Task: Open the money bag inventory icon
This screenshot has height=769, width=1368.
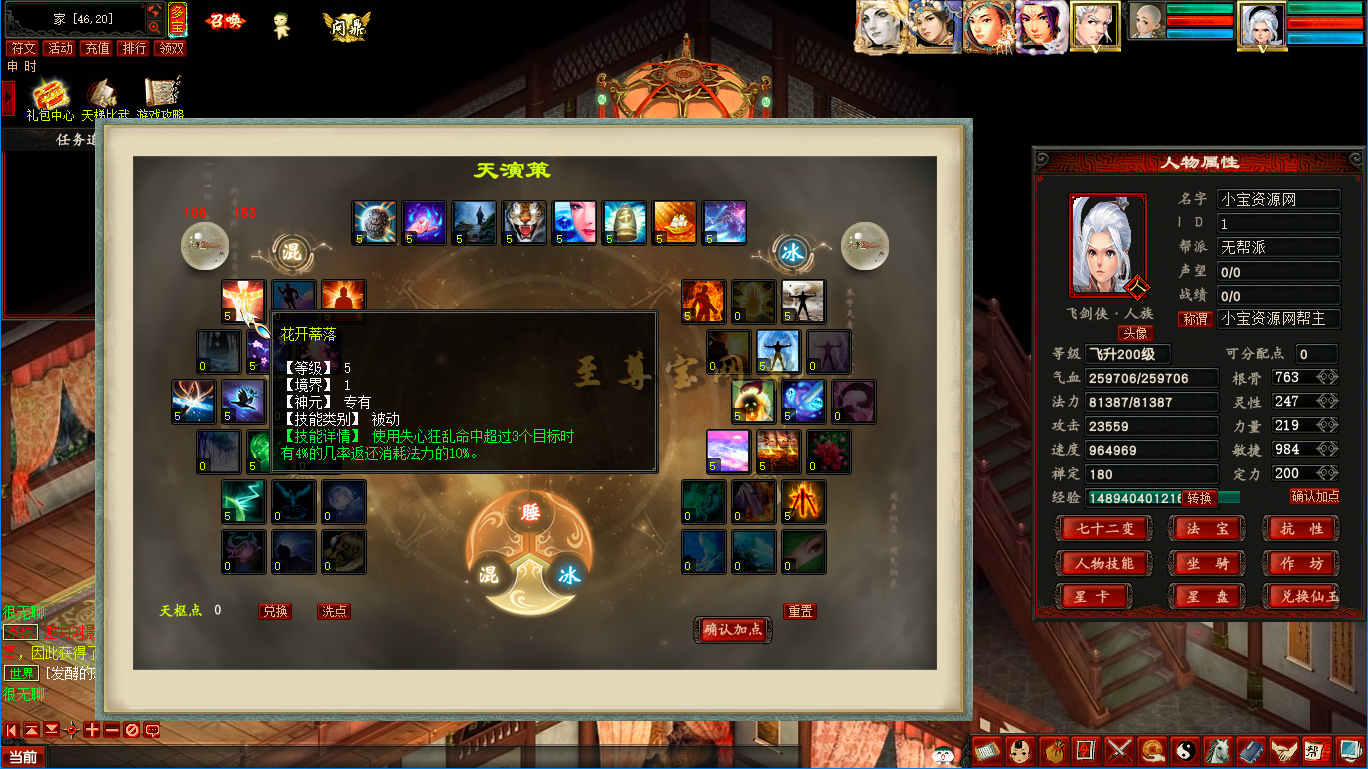Action: click(x=1052, y=749)
